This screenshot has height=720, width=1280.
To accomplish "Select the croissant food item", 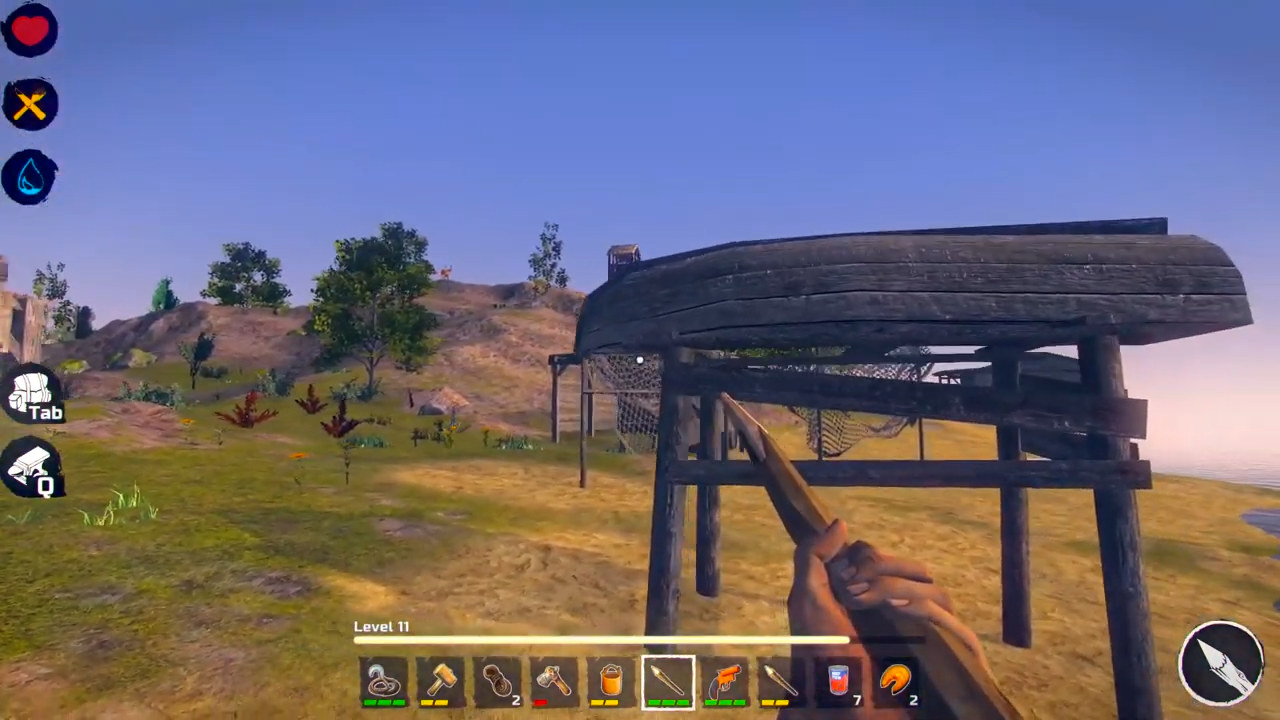I will pyautogui.click(x=895, y=681).
